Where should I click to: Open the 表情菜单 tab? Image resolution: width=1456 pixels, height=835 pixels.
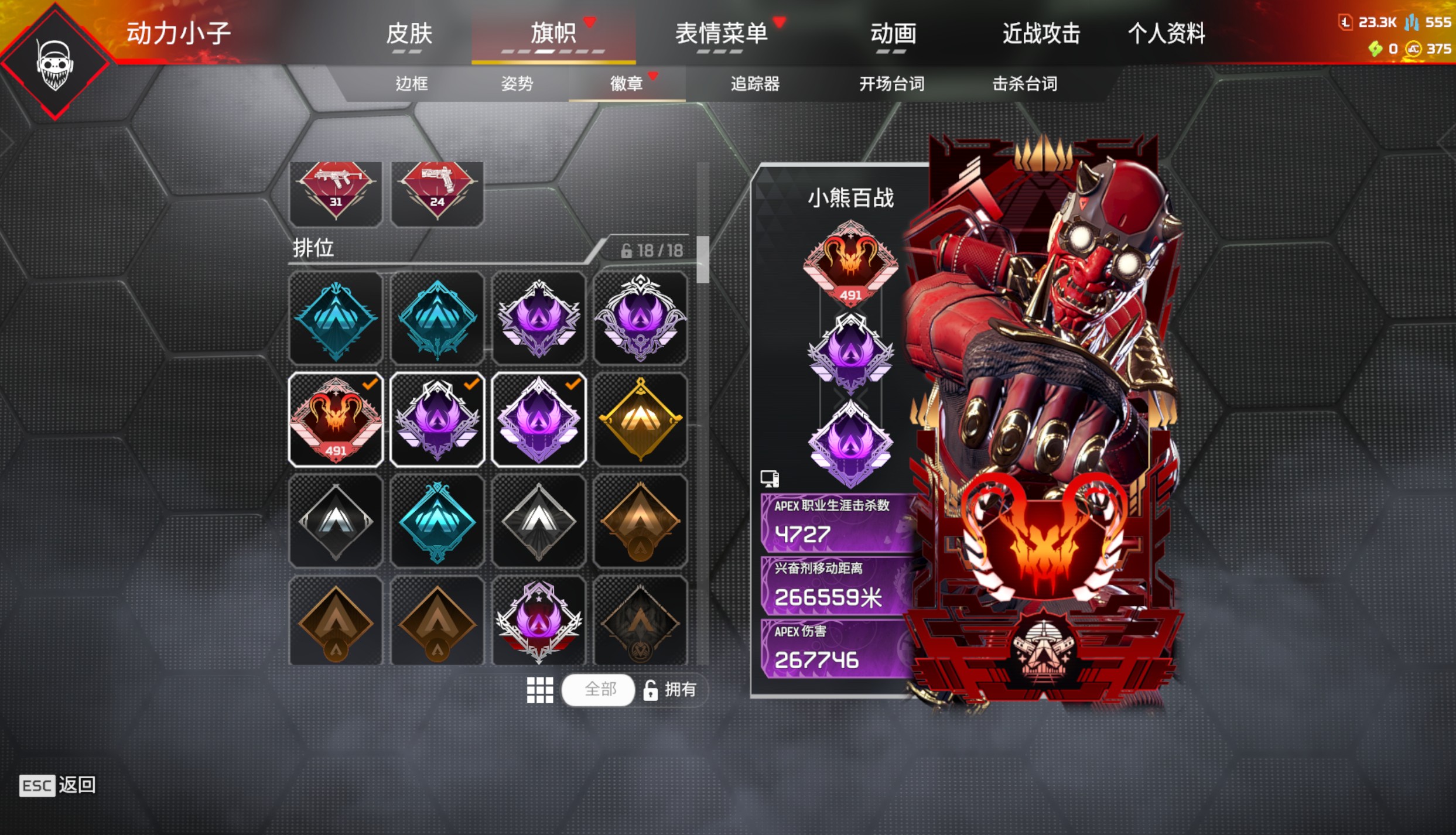(x=721, y=33)
